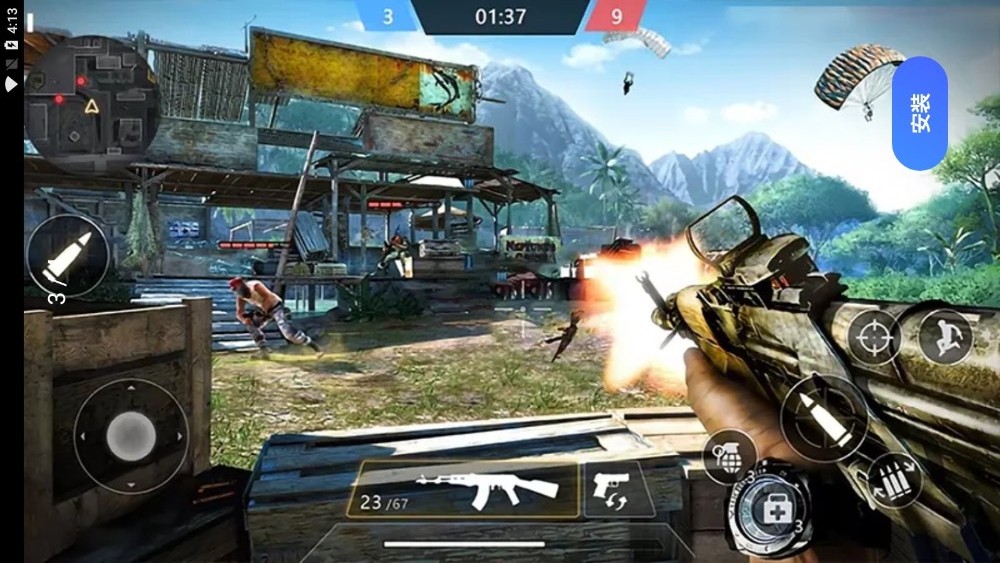Fire using the large right bullet button

point(824,418)
